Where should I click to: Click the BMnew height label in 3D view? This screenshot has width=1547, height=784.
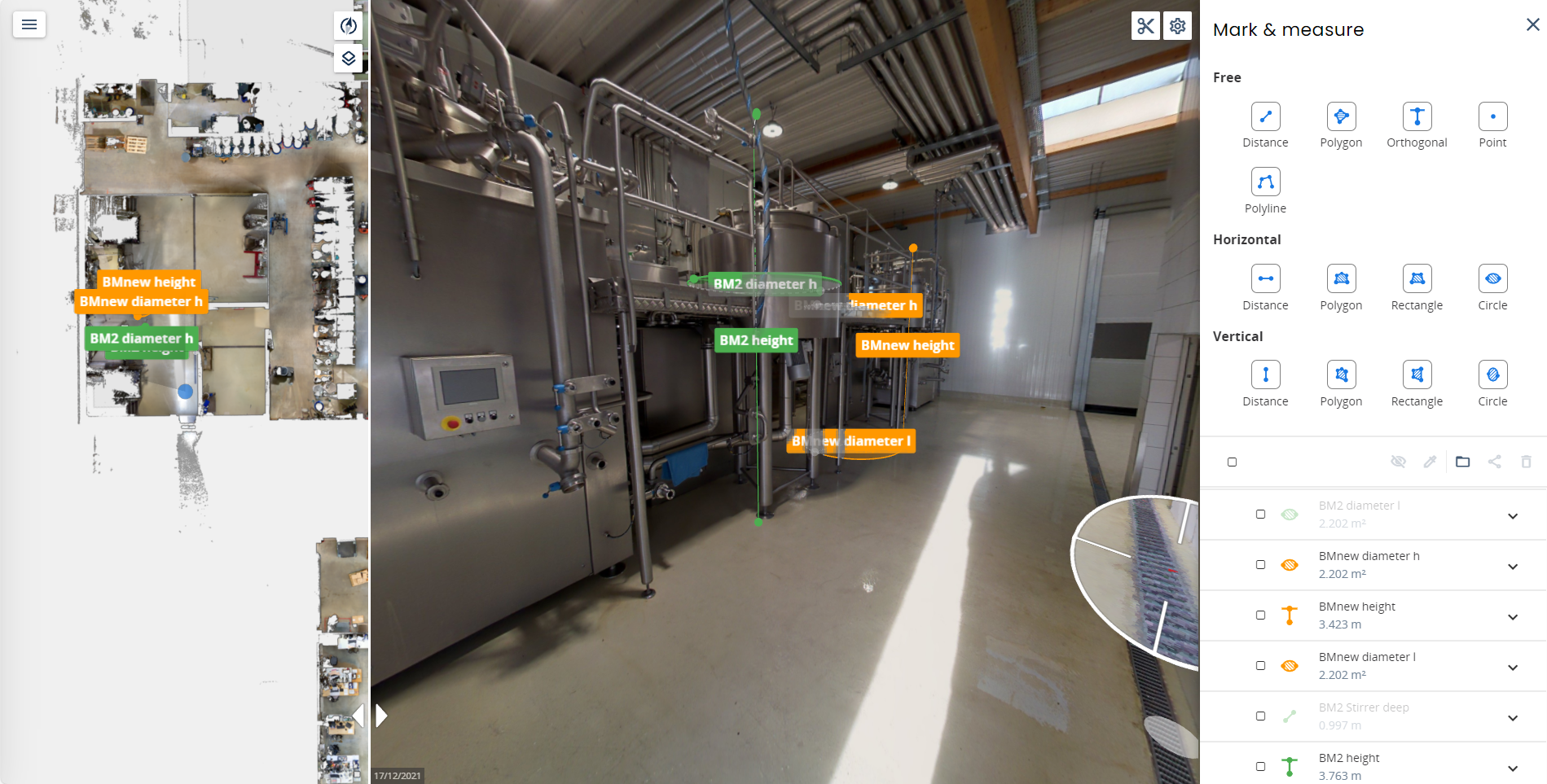(x=907, y=345)
